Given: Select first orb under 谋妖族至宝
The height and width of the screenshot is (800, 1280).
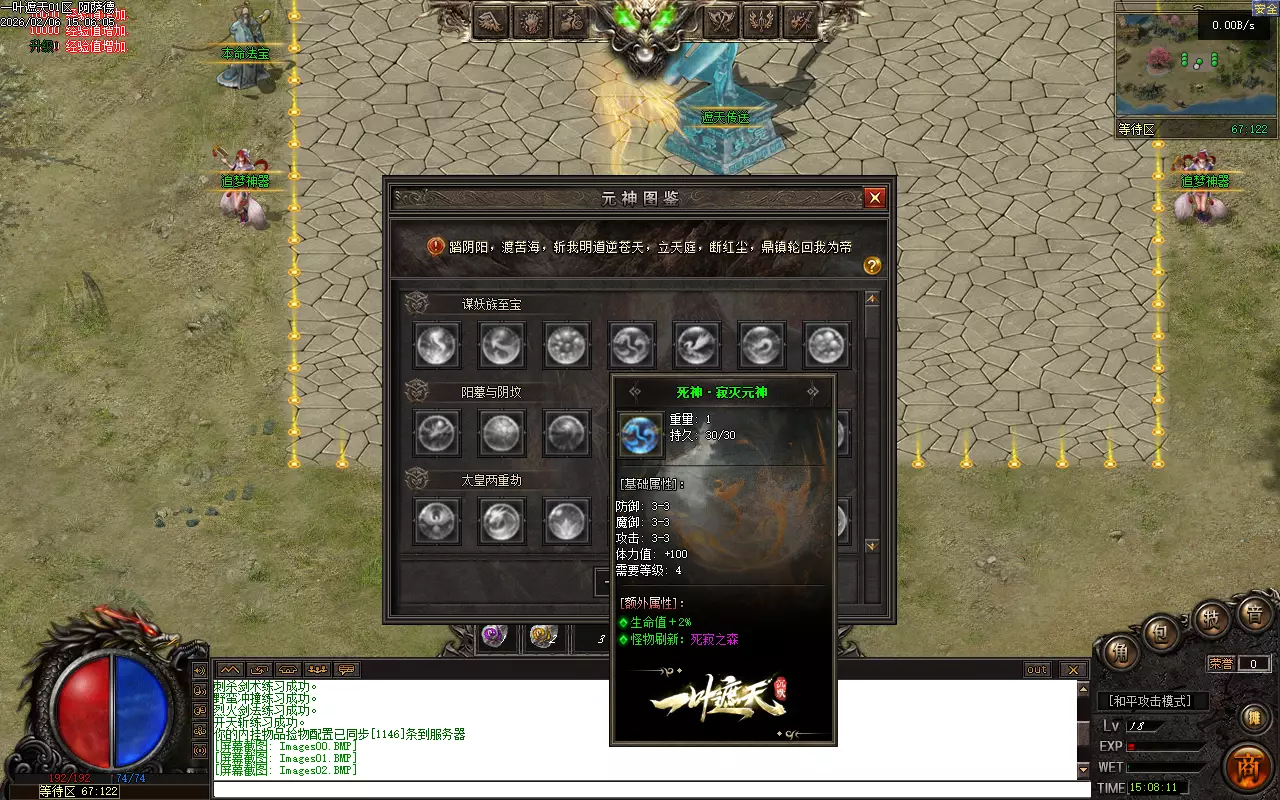Looking at the screenshot, I should click(437, 345).
